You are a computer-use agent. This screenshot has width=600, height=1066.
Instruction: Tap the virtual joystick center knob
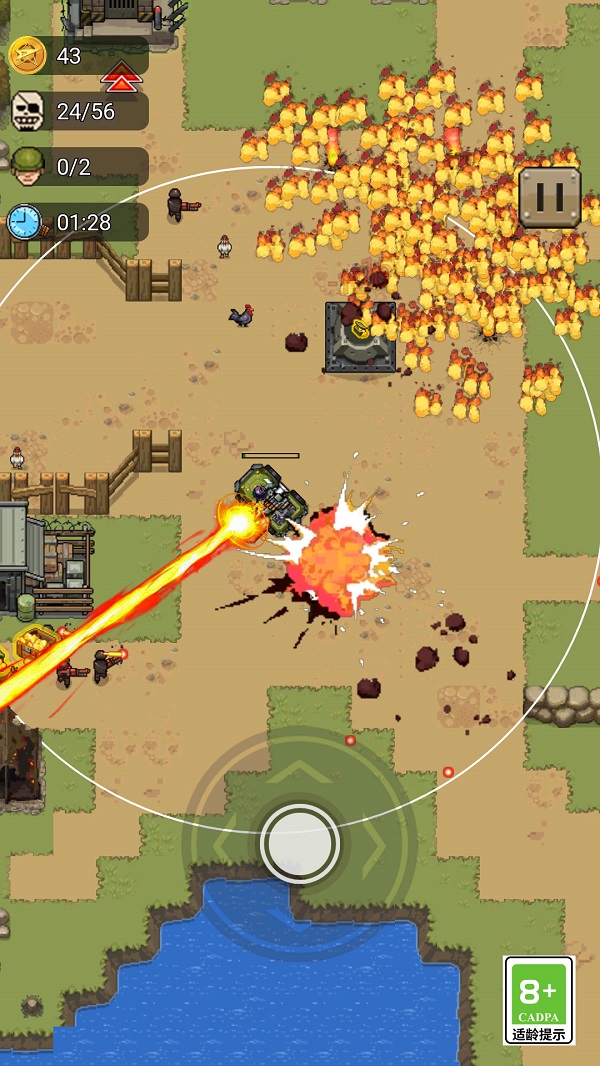[299, 843]
